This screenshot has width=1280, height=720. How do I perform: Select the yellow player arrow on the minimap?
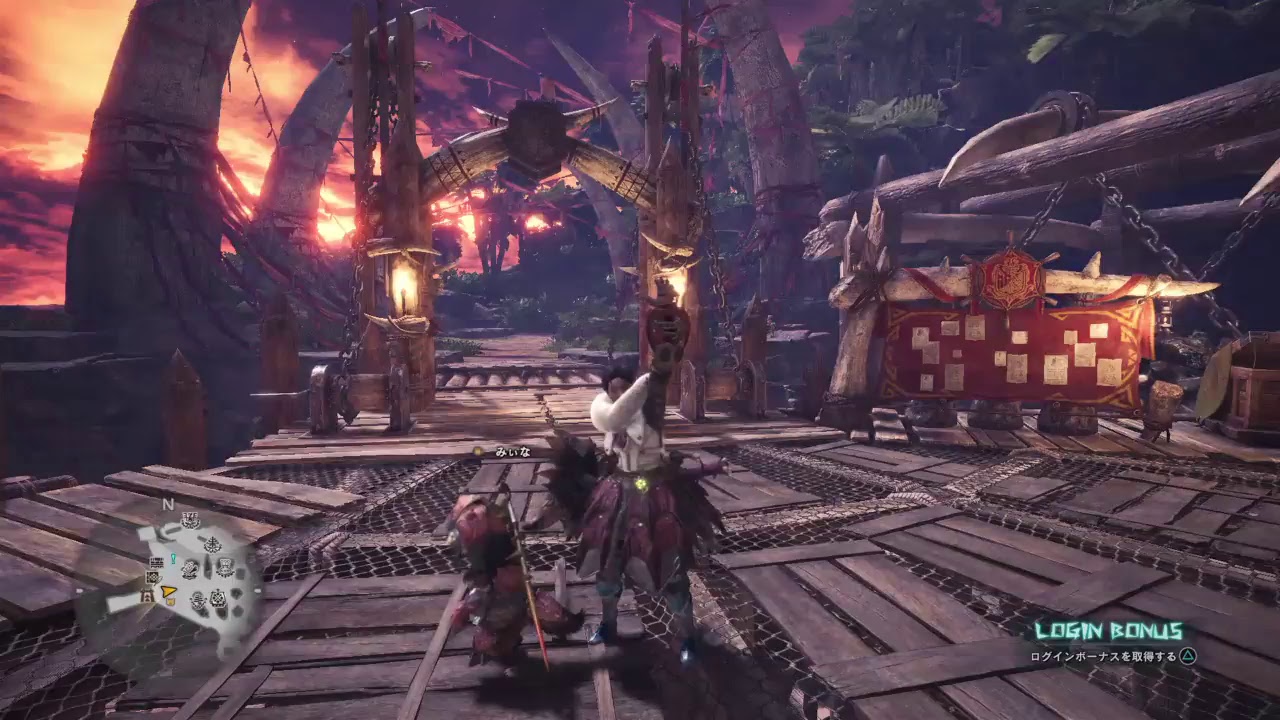167,591
